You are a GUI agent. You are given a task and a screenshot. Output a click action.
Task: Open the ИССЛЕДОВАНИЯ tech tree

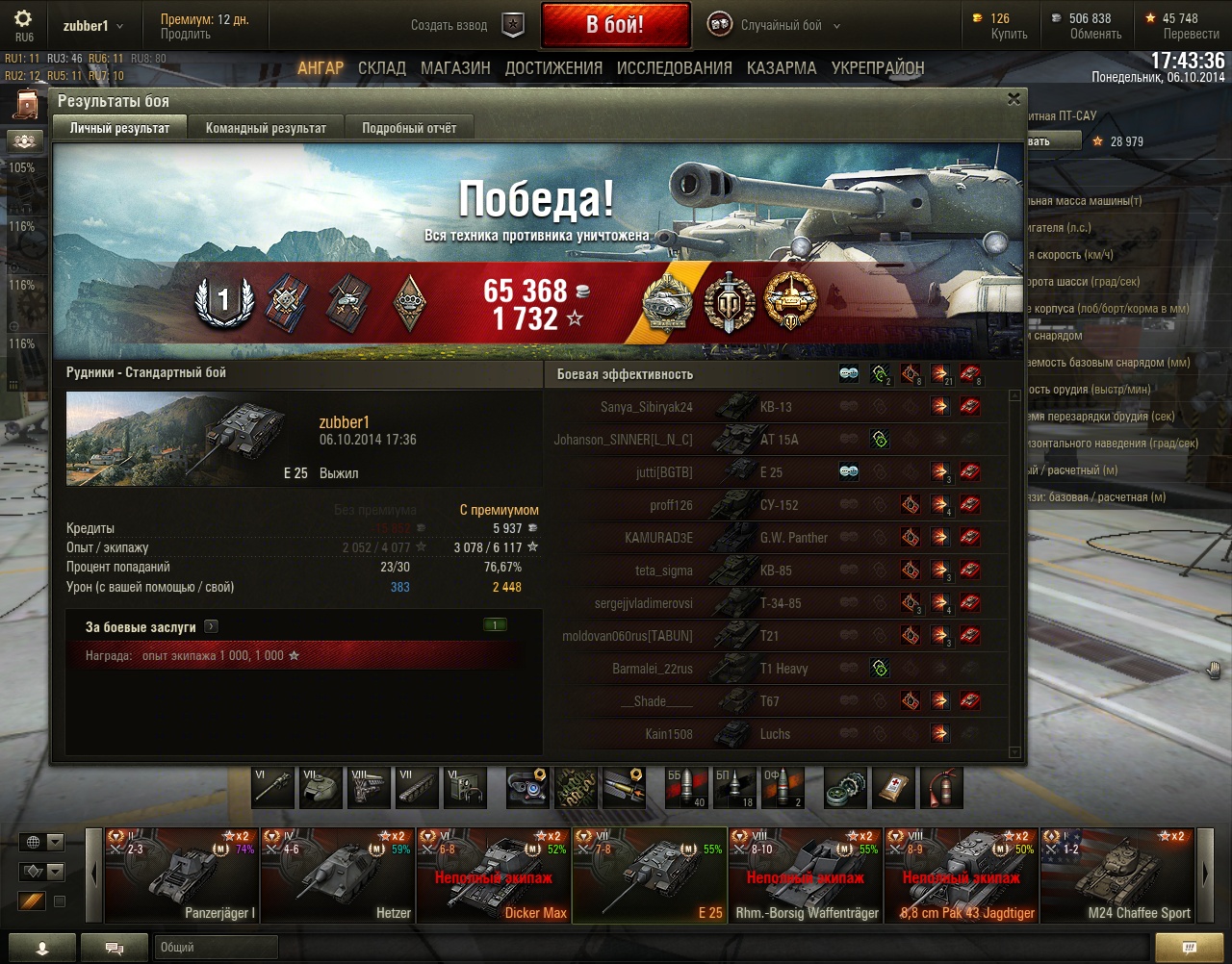[674, 68]
